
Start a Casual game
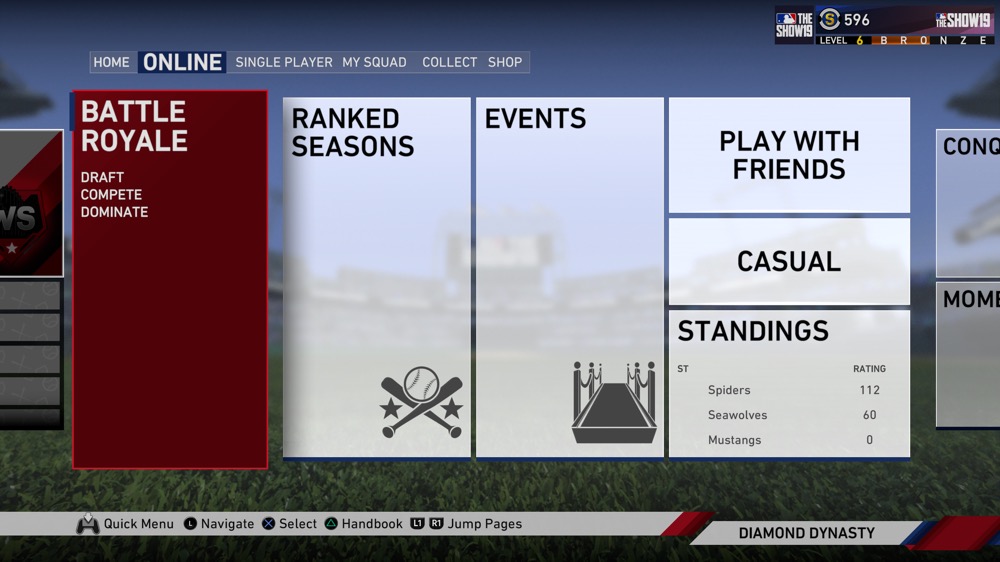(x=789, y=261)
